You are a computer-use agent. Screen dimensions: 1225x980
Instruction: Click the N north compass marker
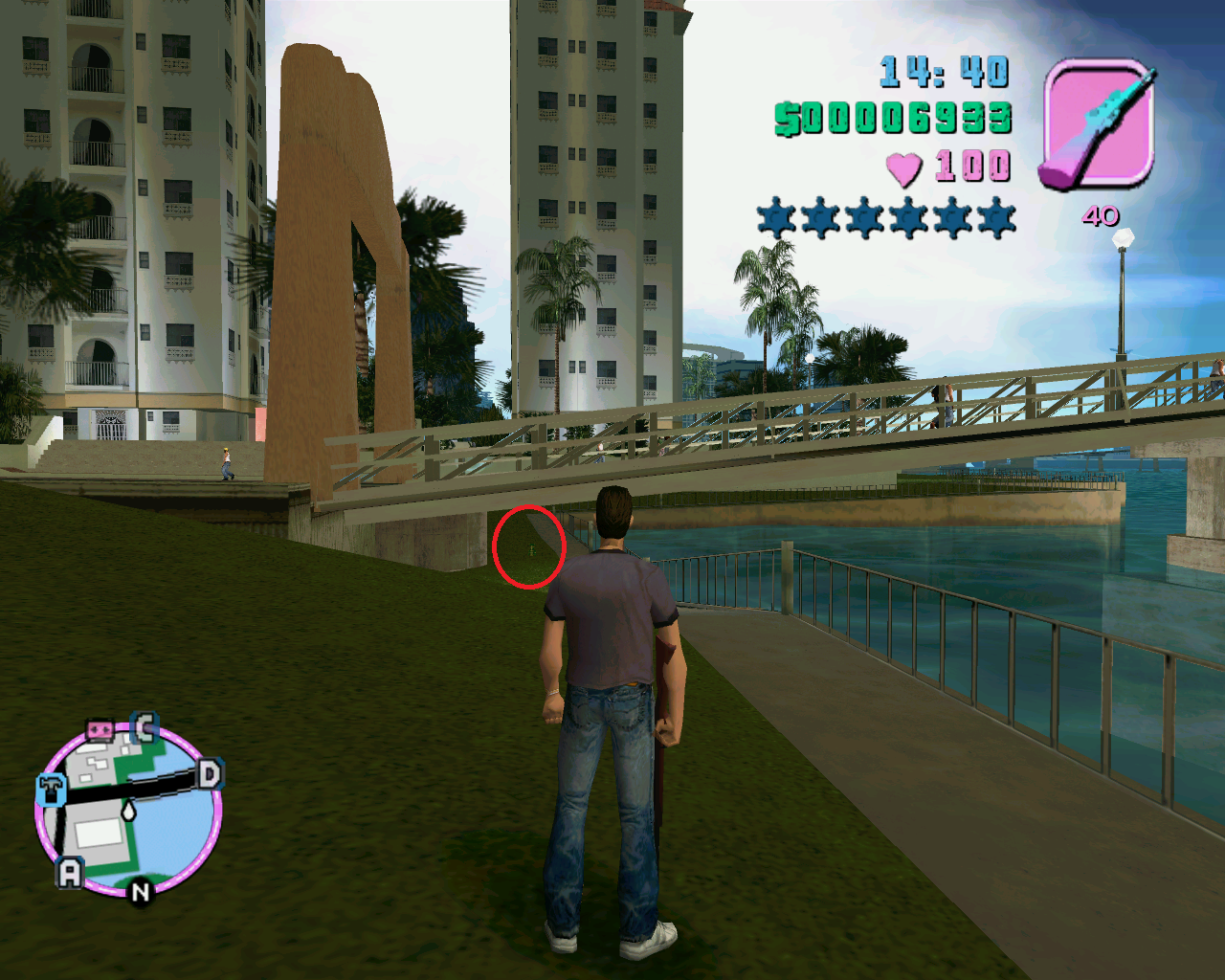(x=141, y=892)
